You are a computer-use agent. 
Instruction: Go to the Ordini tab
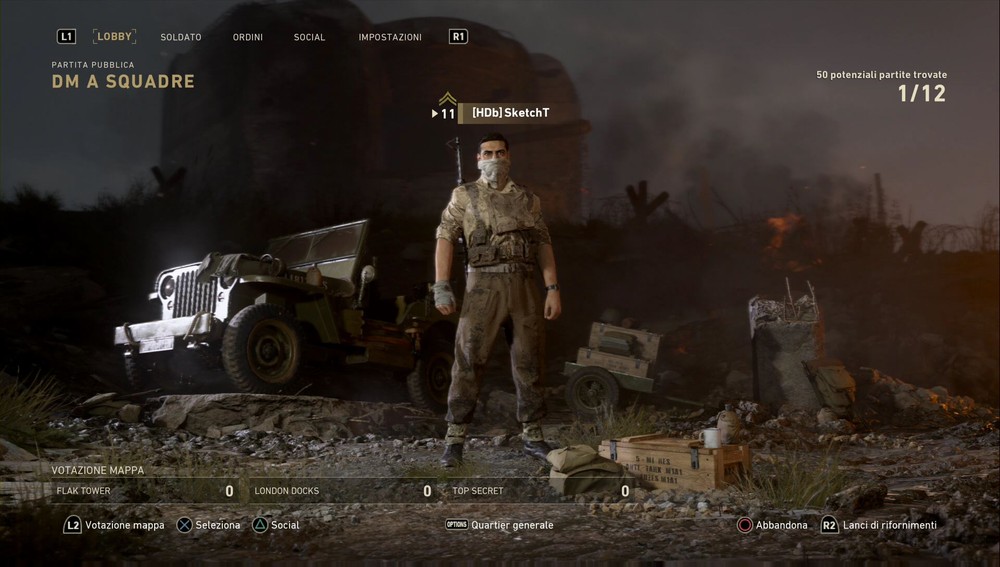(248, 37)
